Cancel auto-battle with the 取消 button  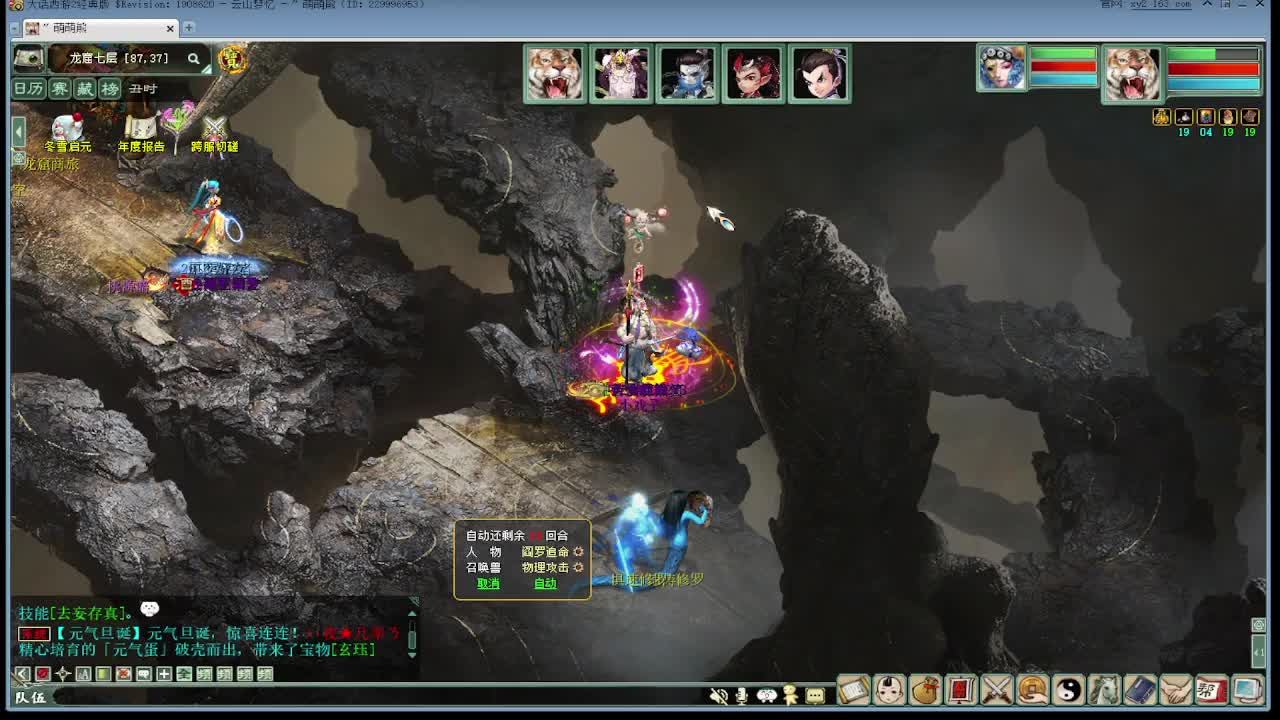click(488, 583)
